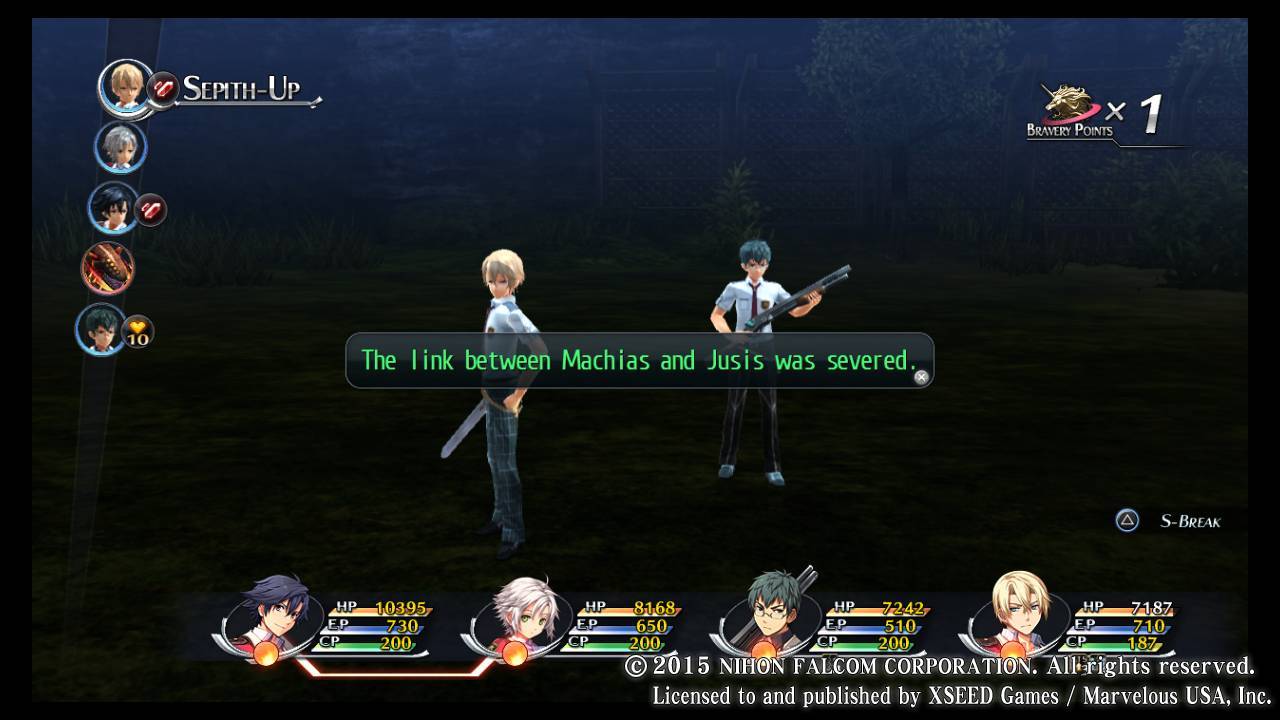Click Machias's portrait in the turn order

[x=100, y=328]
